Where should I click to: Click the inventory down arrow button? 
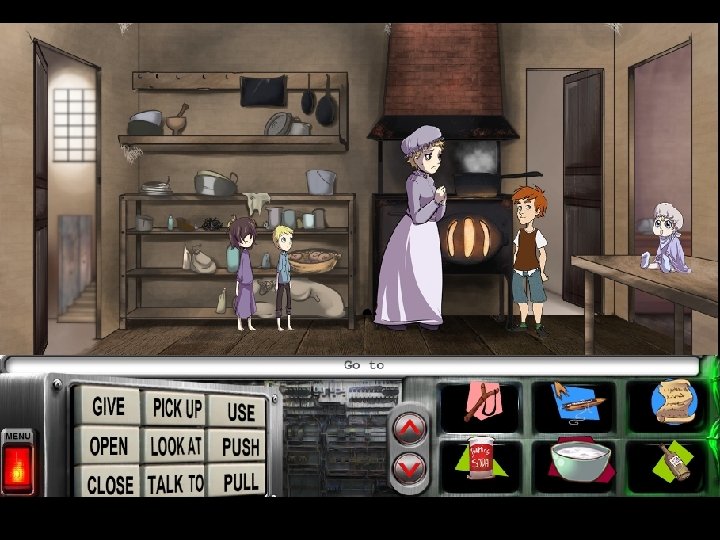(410, 466)
